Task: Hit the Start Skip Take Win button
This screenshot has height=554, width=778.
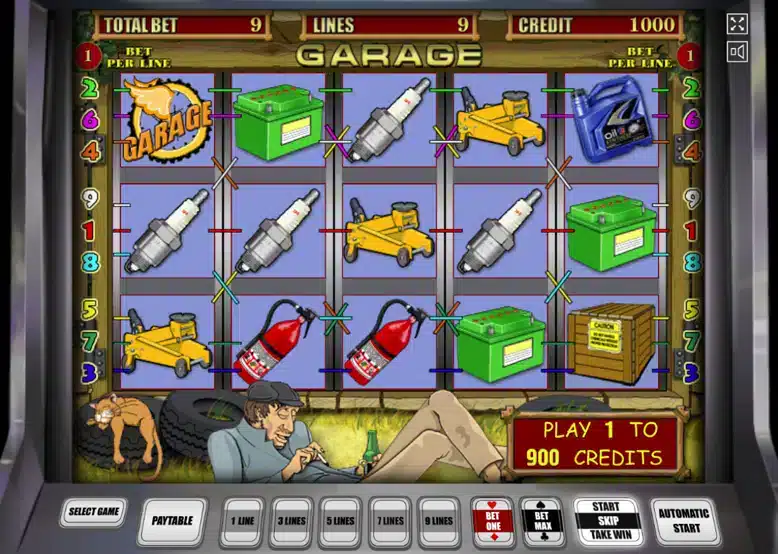Action: point(606,520)
